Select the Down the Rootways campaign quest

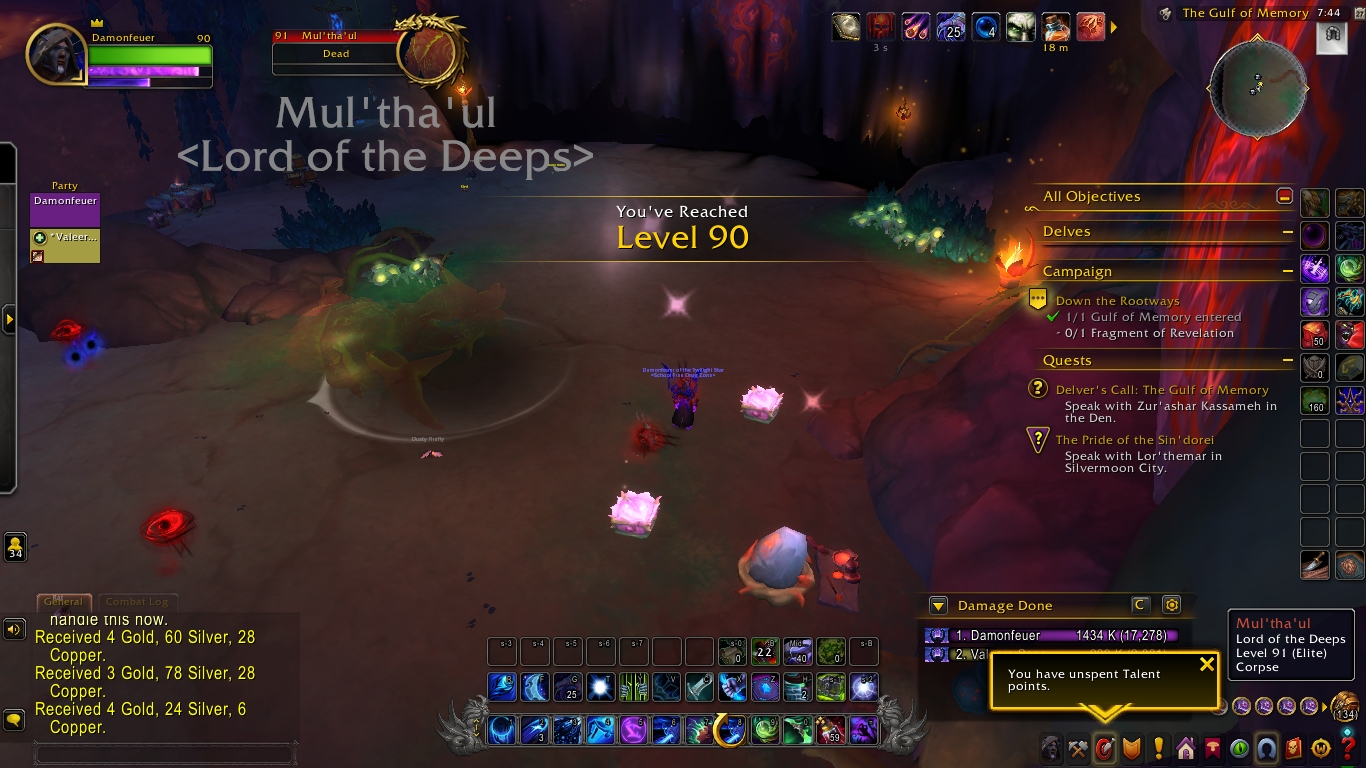coord(1117,301)
